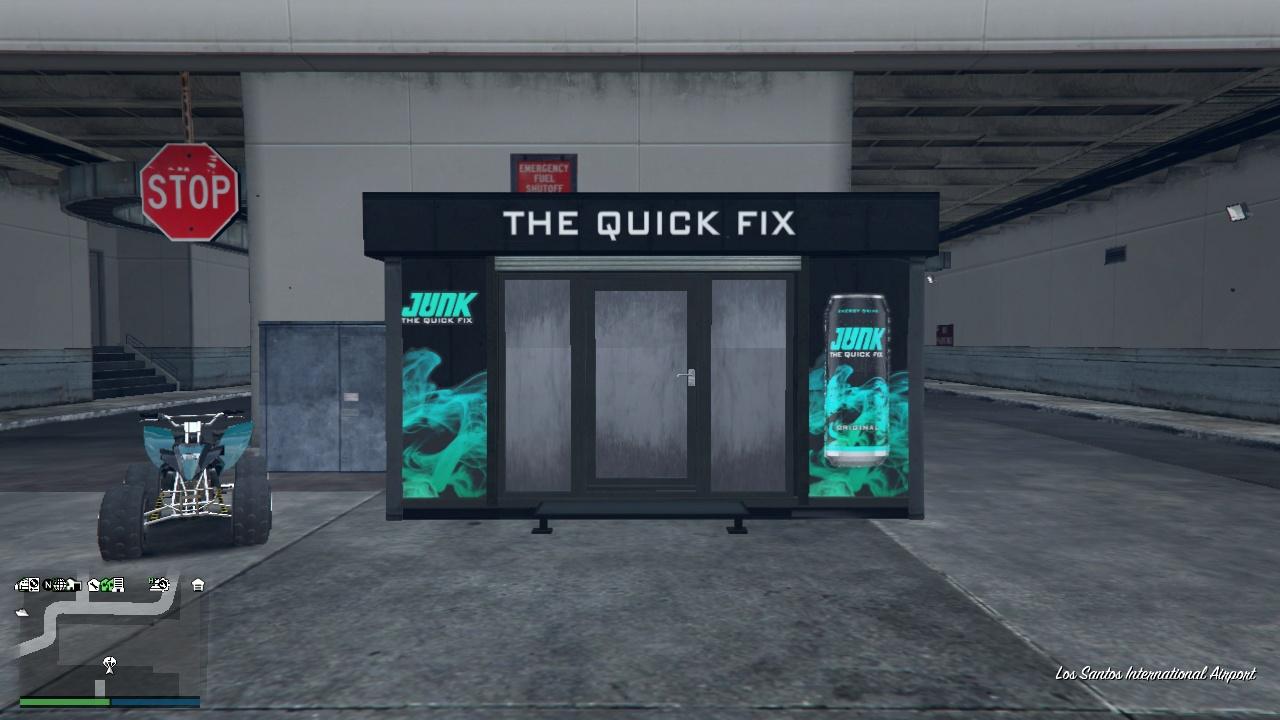Click the green clothing store icon
Screen dimensions: 1280x720
click(x=106, y=585)
